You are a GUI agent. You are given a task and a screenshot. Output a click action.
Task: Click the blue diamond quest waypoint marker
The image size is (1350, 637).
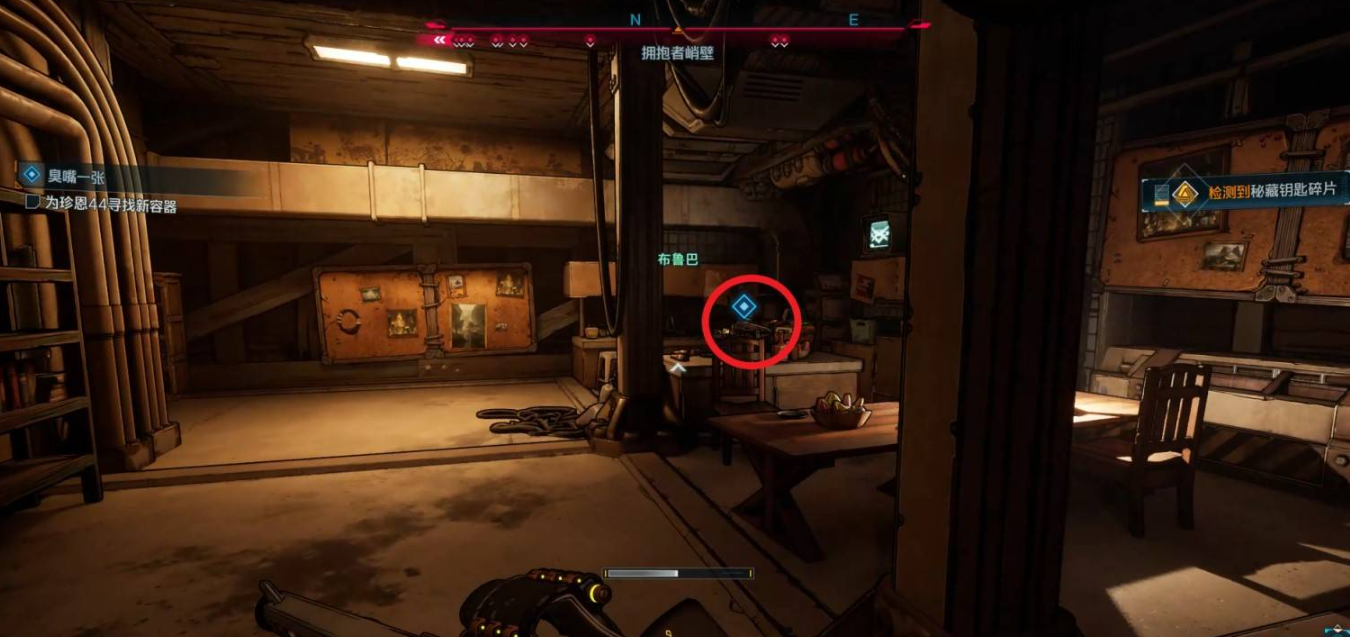742,306
